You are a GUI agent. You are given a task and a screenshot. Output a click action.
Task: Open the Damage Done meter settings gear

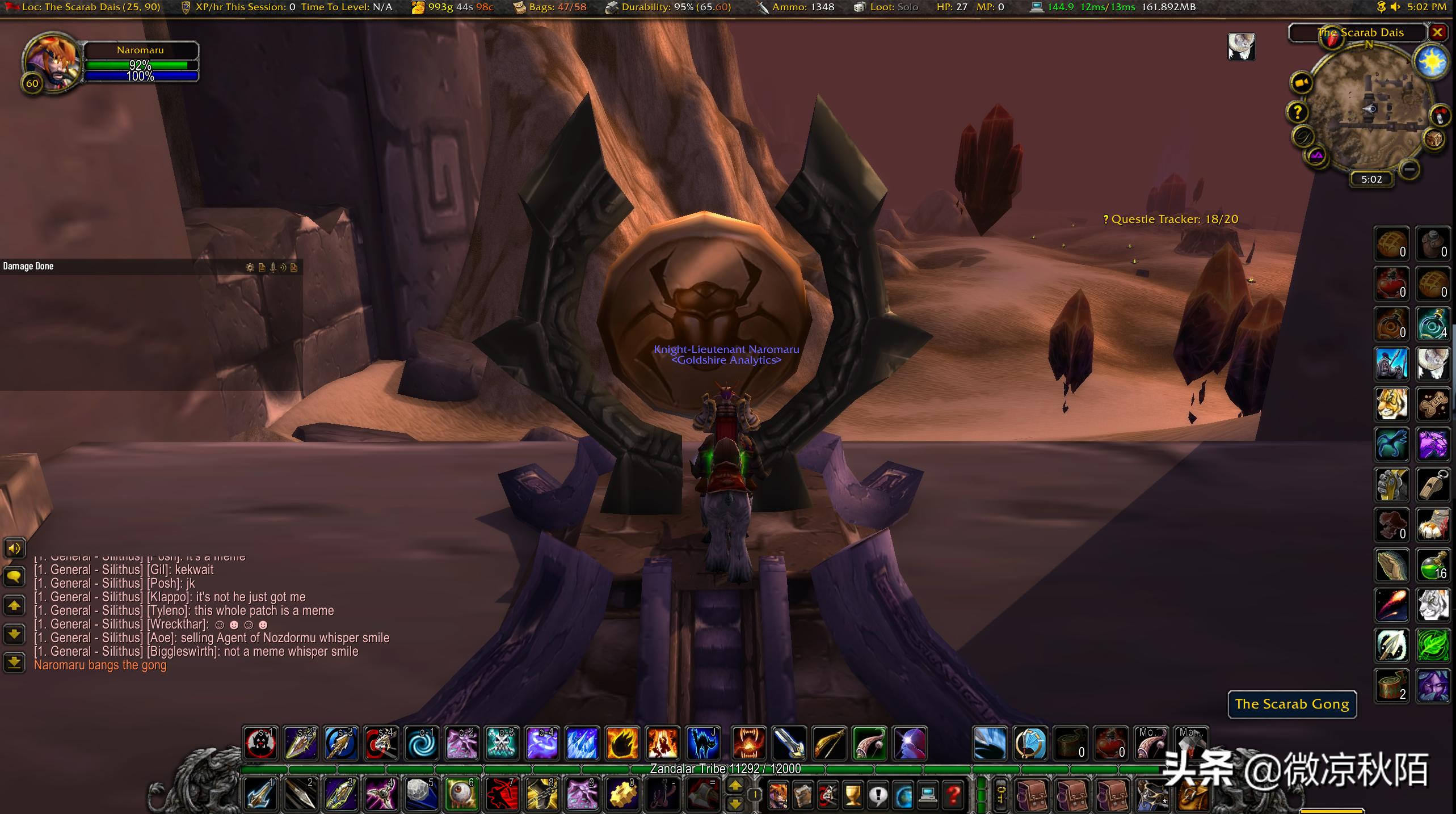[x=250, y=267]
